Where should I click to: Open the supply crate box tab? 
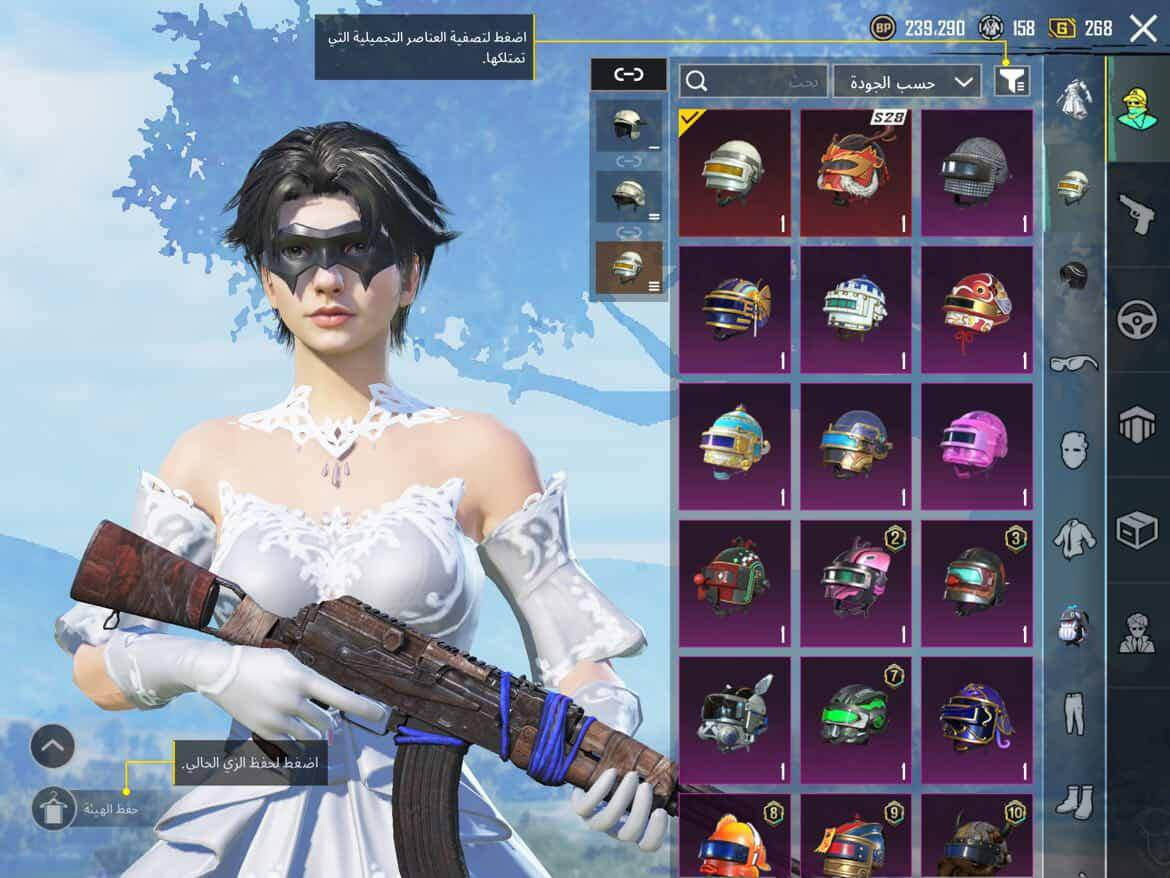[x=1137, y=531]
